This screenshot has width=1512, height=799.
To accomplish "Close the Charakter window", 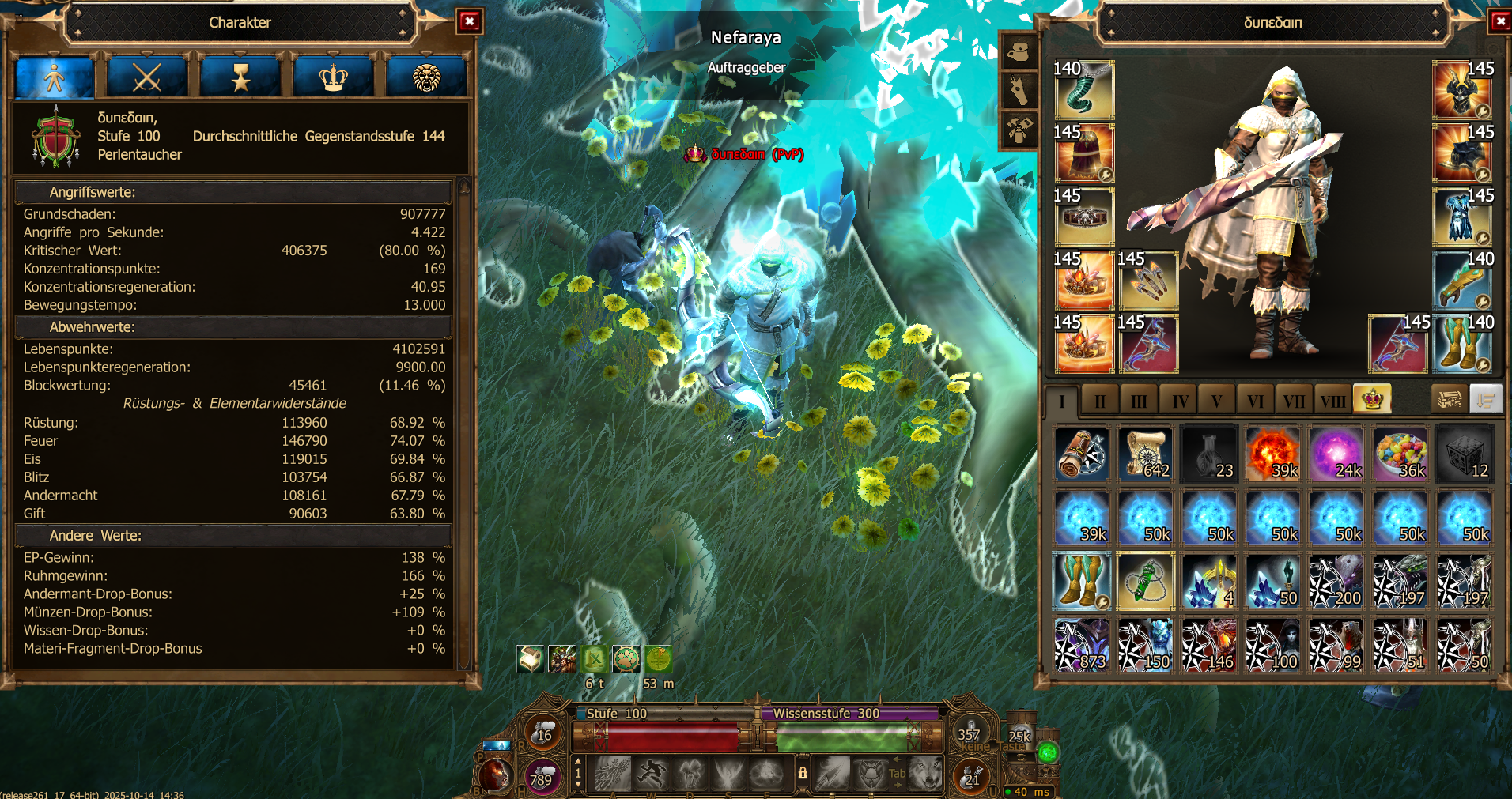I will click(469, 21).
